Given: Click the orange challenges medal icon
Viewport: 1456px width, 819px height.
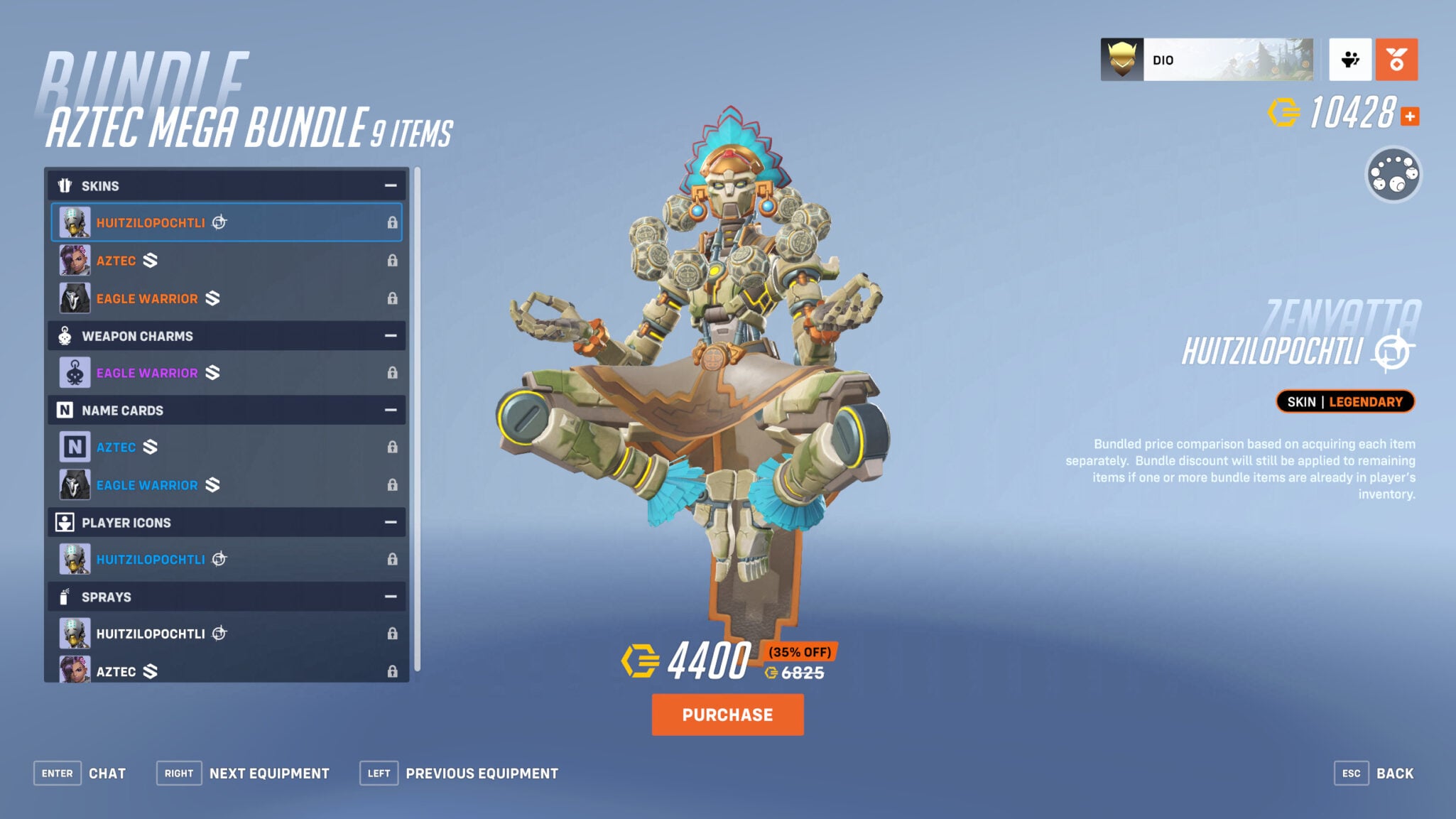Looking at the screenshot, I should (x=1396, y=60).
